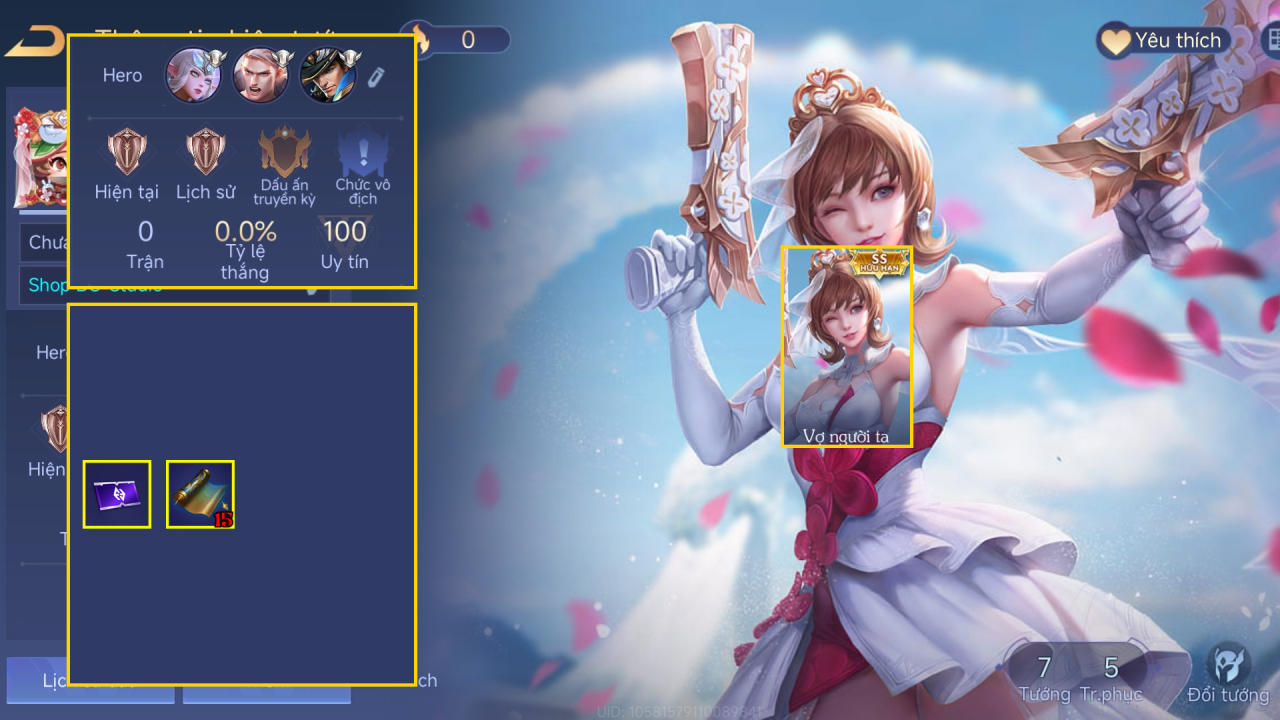
Task: Select the blond male hero portrait
Action: coord(260,75)
